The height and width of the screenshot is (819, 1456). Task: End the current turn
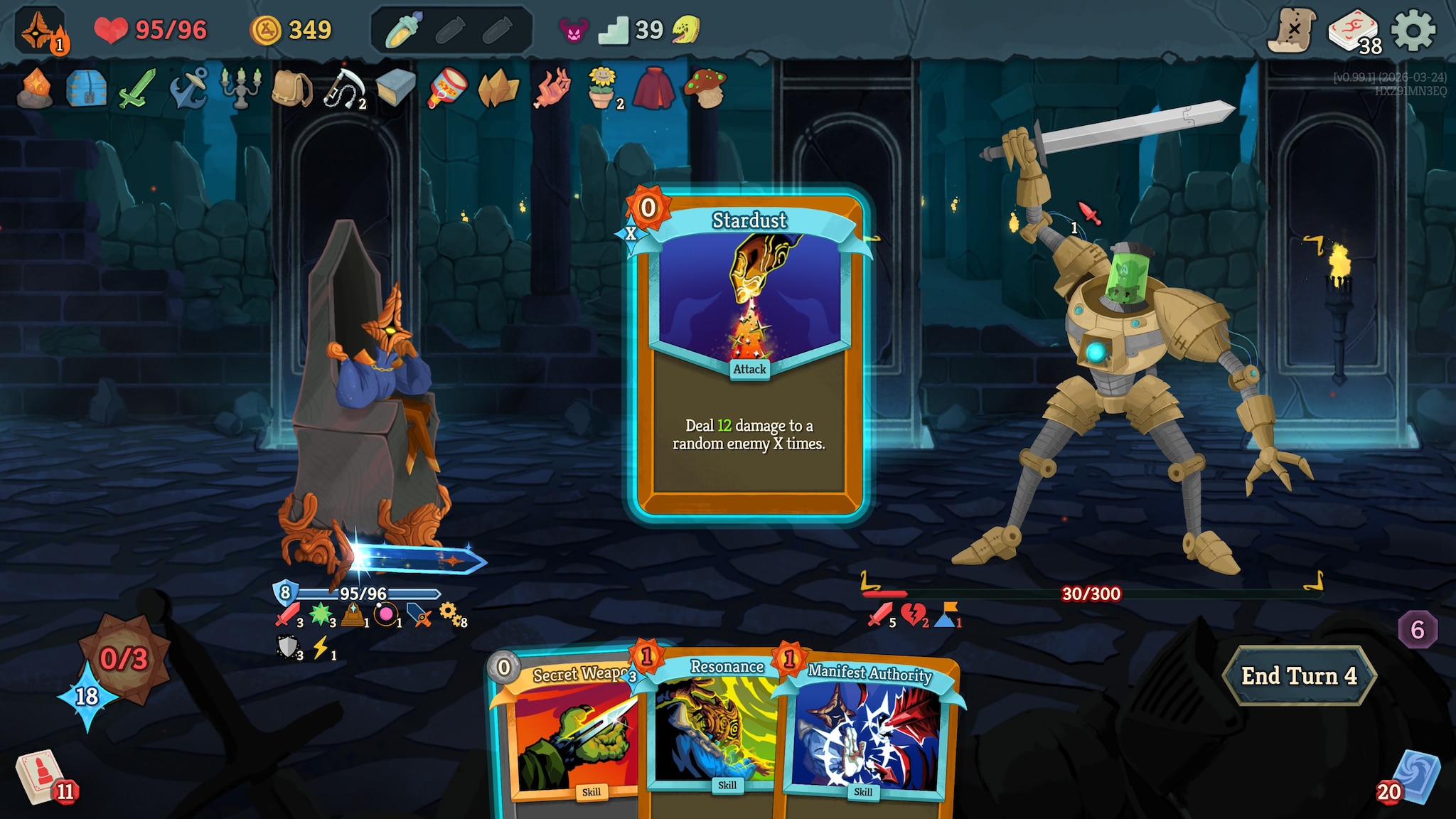(1299, 676)
